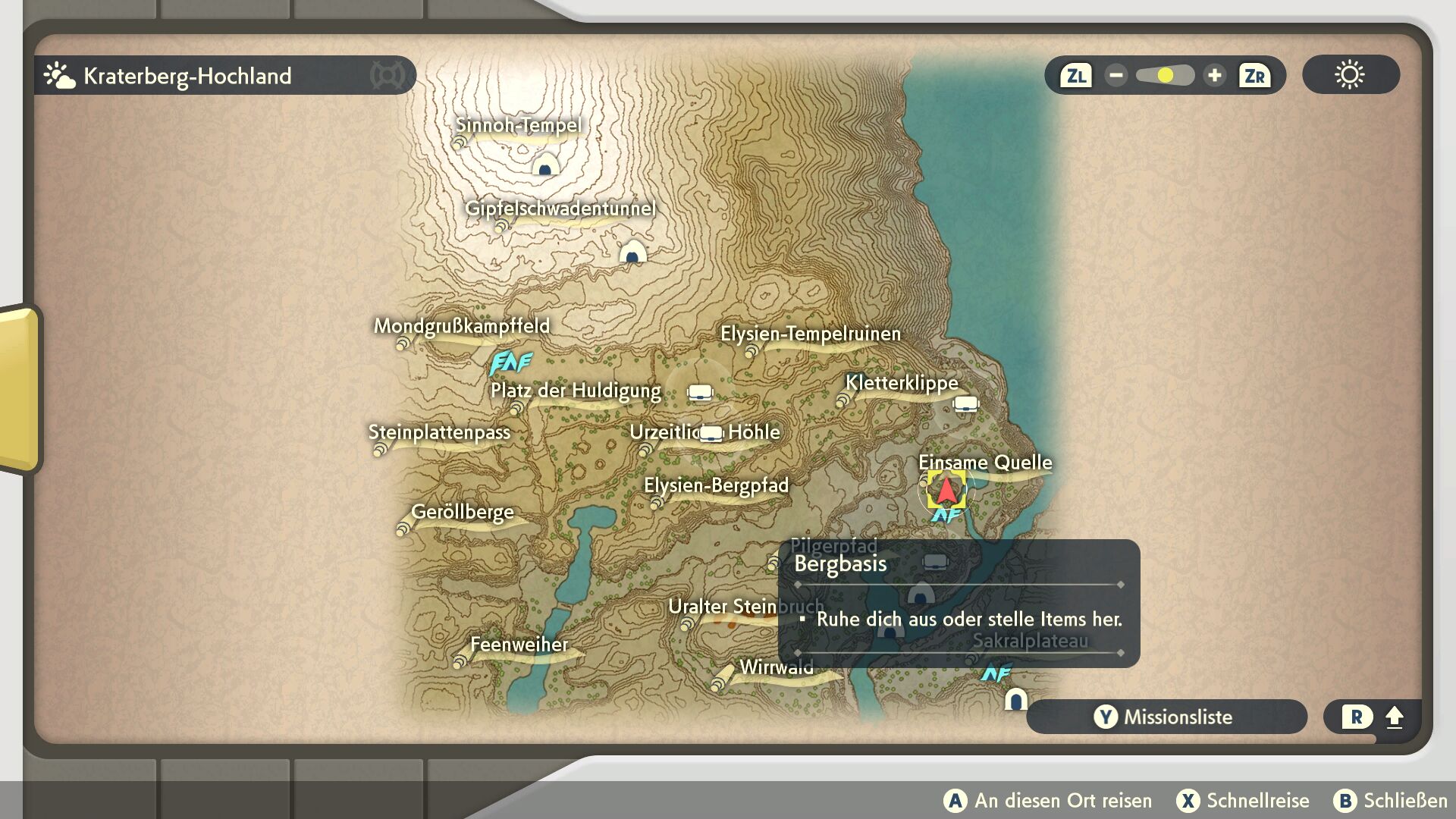
Task: Select the Gipfelschwadentunnel cave entrance marker
Action: coord(632,252)
